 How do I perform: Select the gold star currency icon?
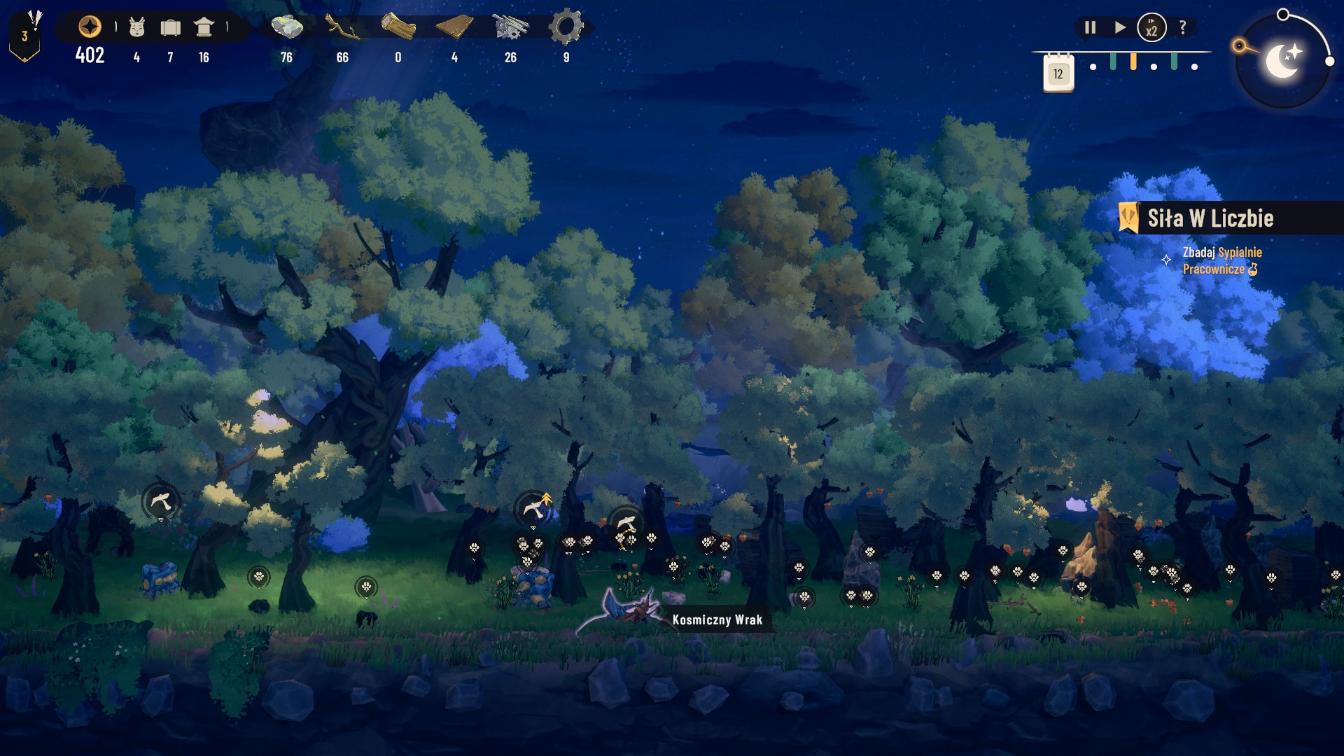pyautogui.click(x=89, y=27)
